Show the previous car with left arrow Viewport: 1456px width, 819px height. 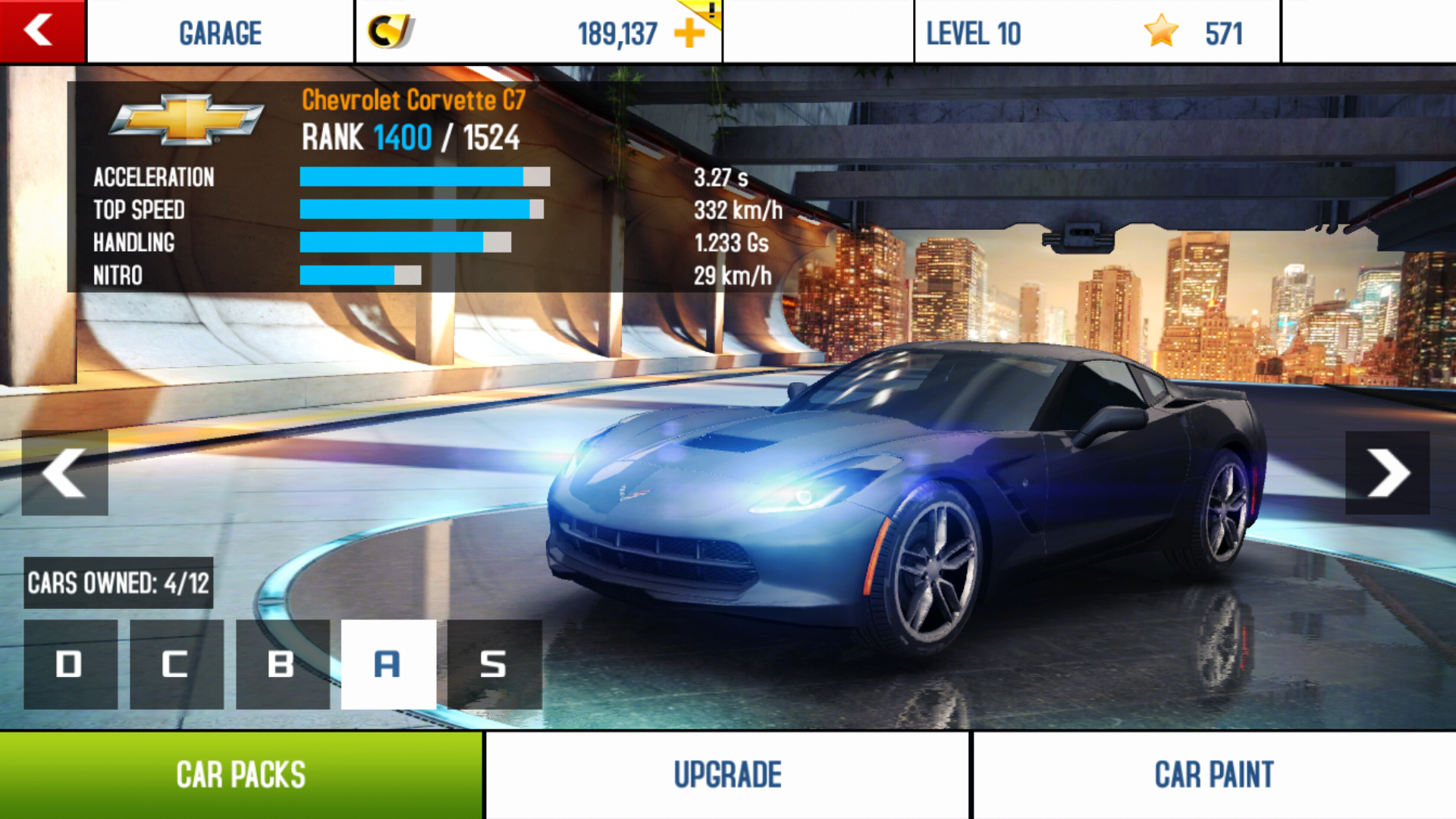tap(64, 472)
